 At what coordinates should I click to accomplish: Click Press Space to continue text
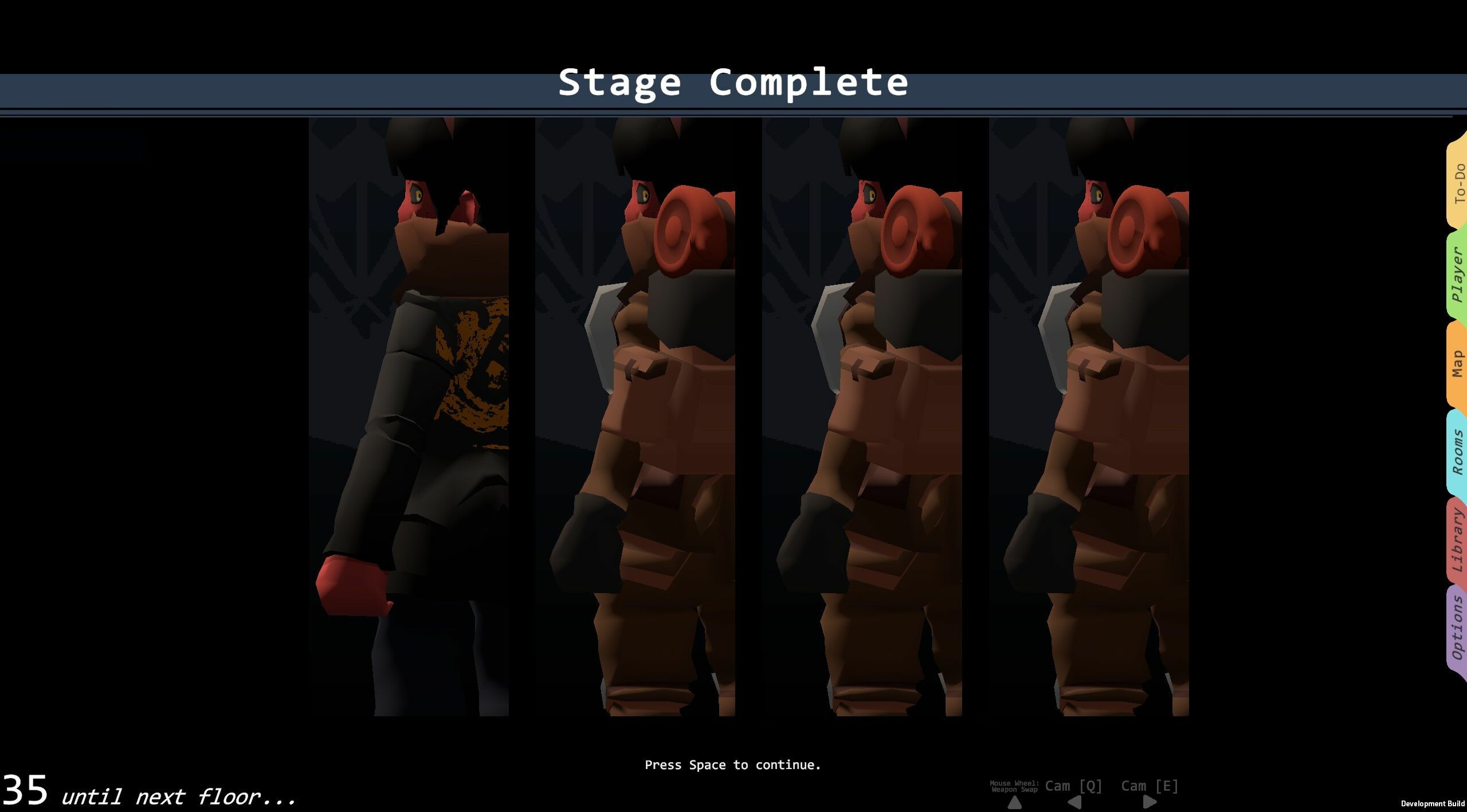click(x=733, y=764)
